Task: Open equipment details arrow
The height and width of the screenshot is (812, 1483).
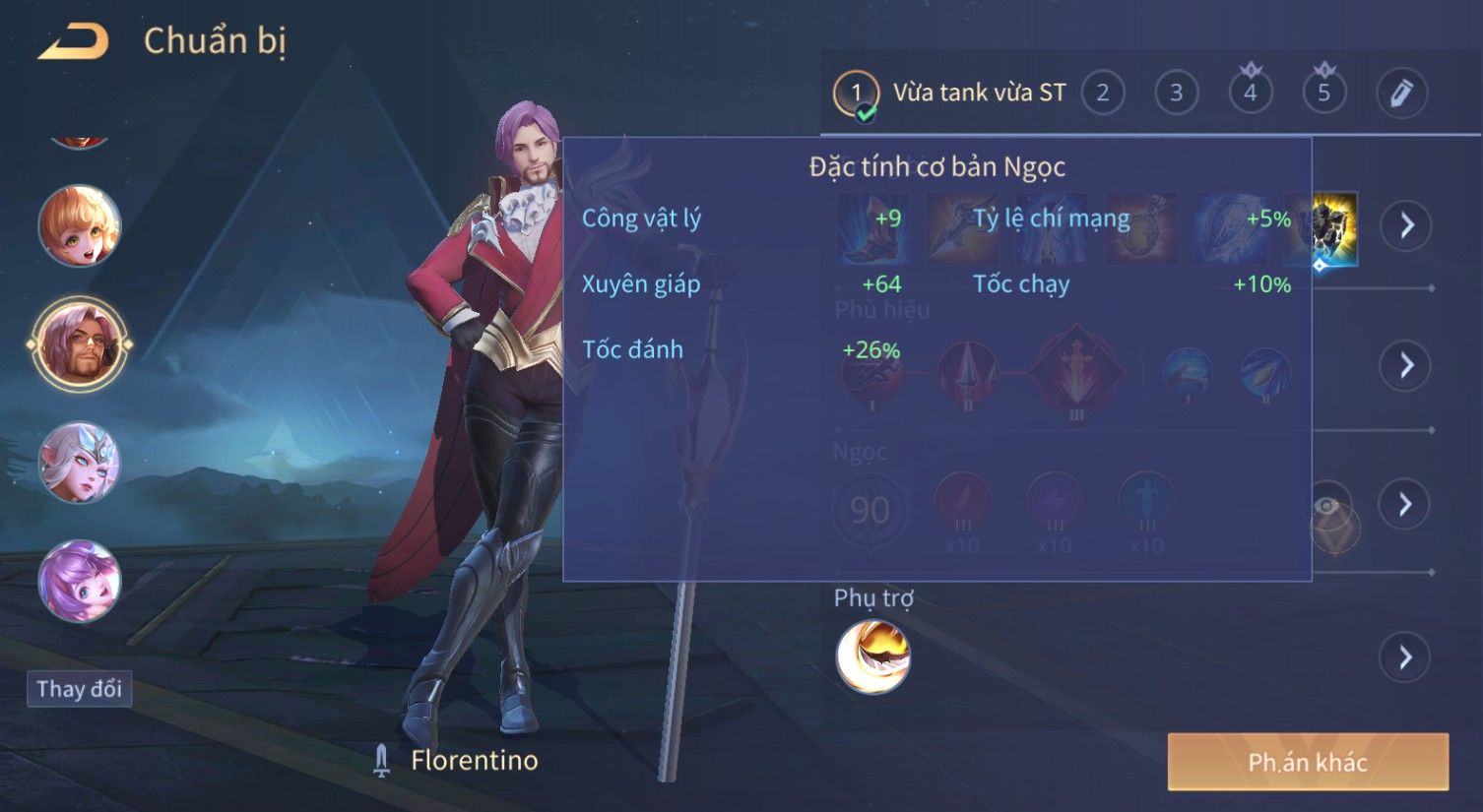Action: (1406, 225)
